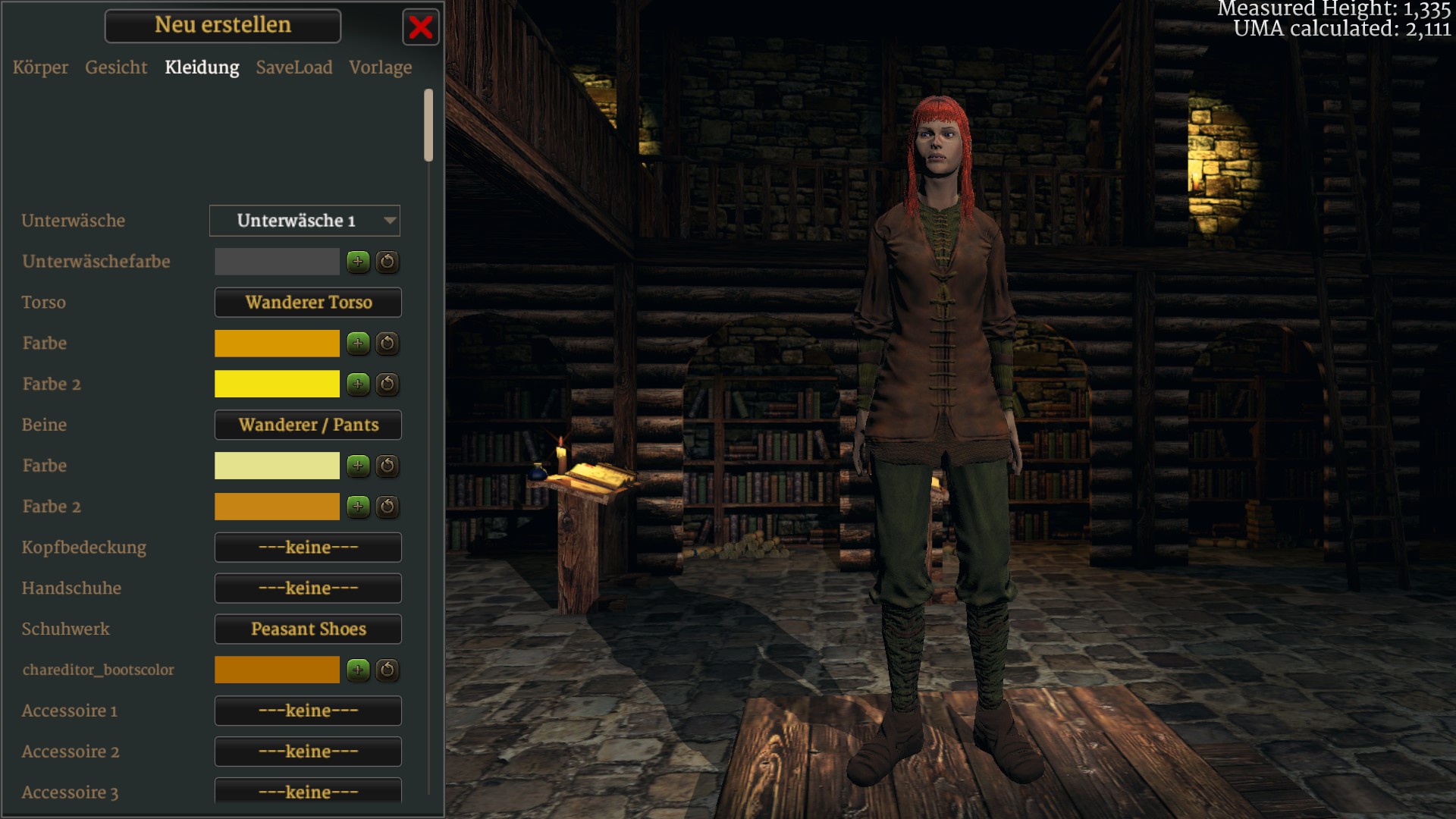
Task: Choose gloves with the Handschuhe button
Action: tap(308, 588)
